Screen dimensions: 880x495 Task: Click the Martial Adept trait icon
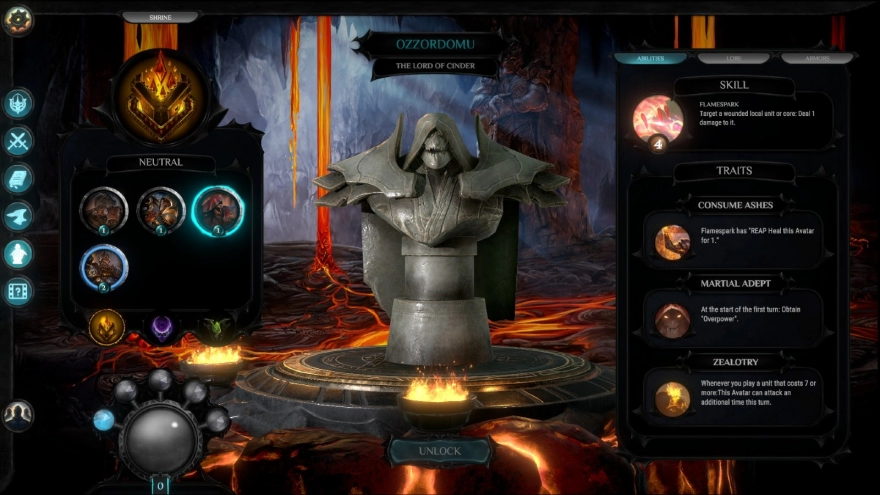point(672,320)
